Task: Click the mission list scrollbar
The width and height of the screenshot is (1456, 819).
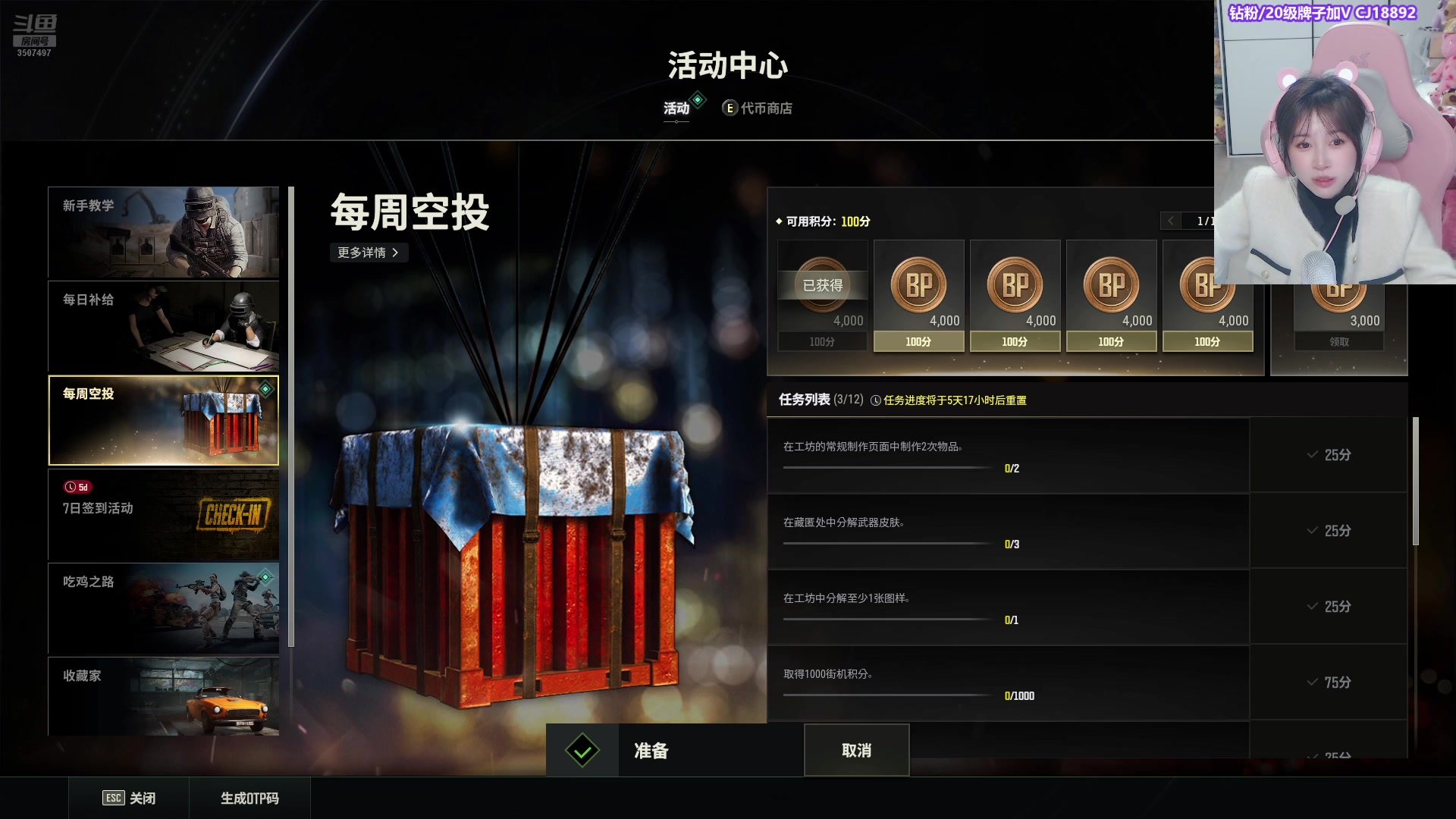Action: (1415, 481)
